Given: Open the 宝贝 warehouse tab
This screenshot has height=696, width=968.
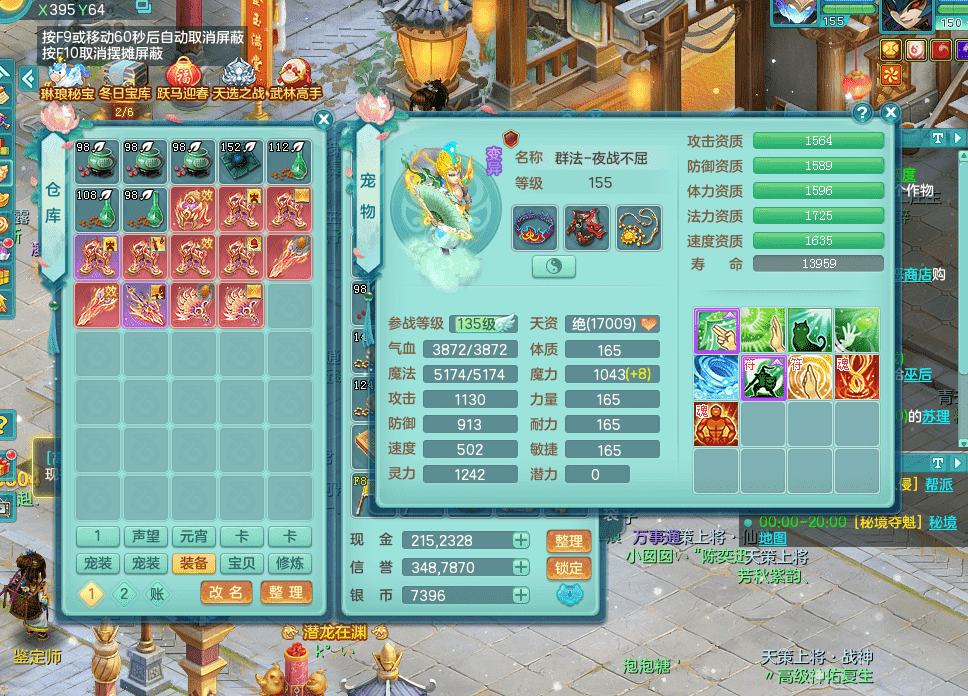Looking at the screenshot, I should point(243,564).
